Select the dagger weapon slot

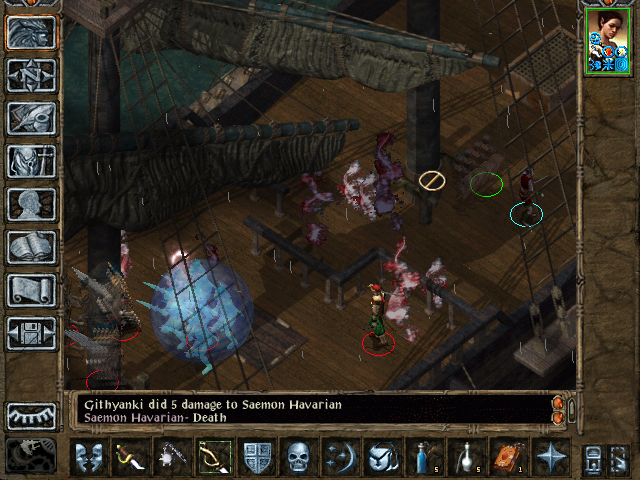(130, 456)
